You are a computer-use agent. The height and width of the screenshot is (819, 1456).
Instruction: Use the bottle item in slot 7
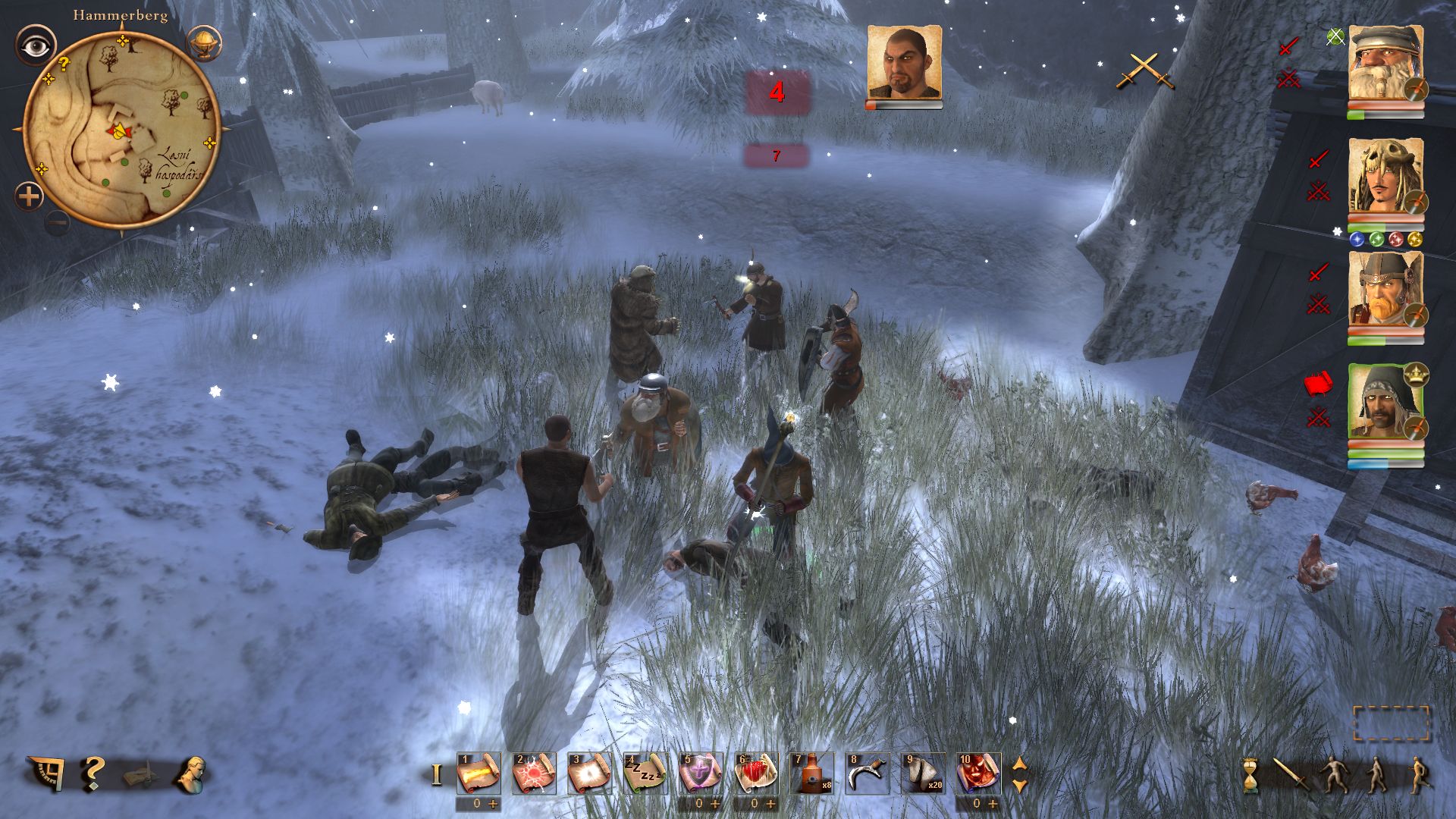tap(811, 774)
